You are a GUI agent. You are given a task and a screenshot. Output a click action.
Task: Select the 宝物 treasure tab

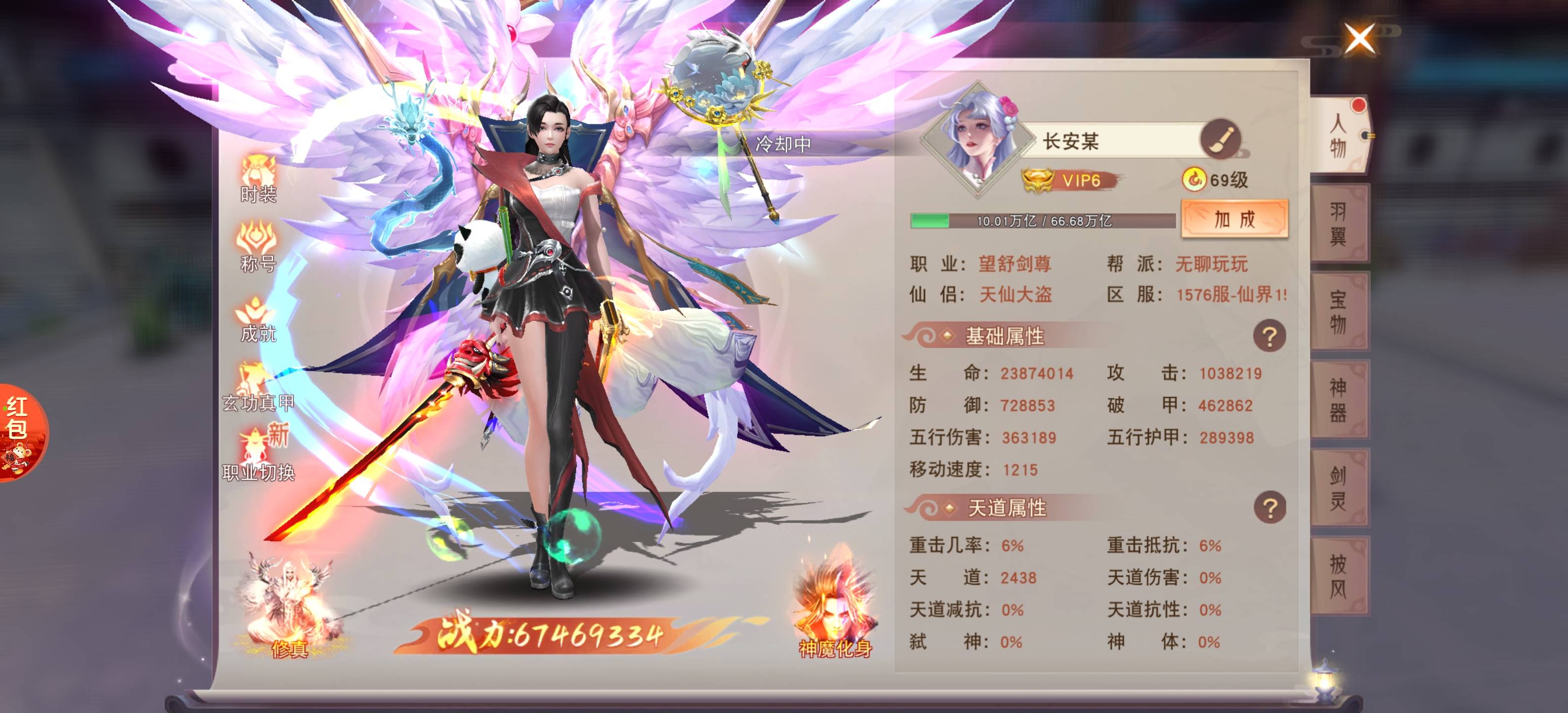point(1338,312)
